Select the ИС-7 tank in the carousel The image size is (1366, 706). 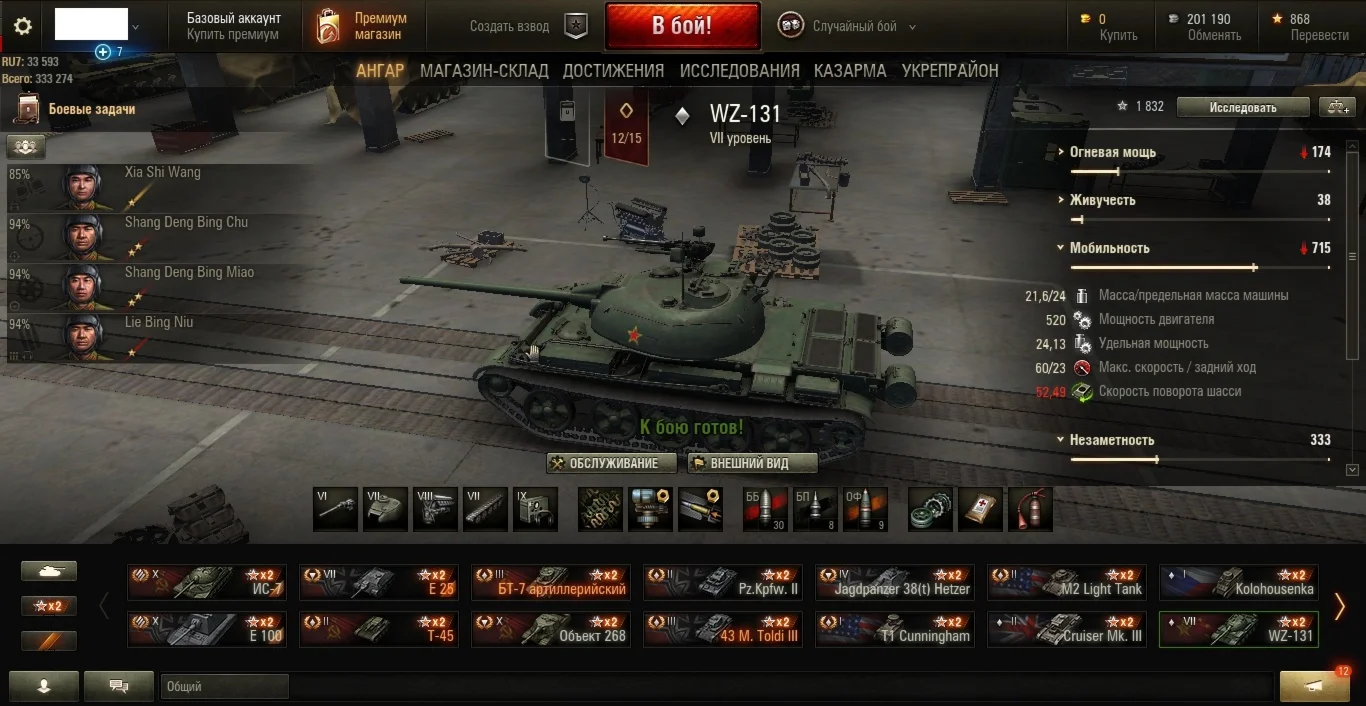207,582
